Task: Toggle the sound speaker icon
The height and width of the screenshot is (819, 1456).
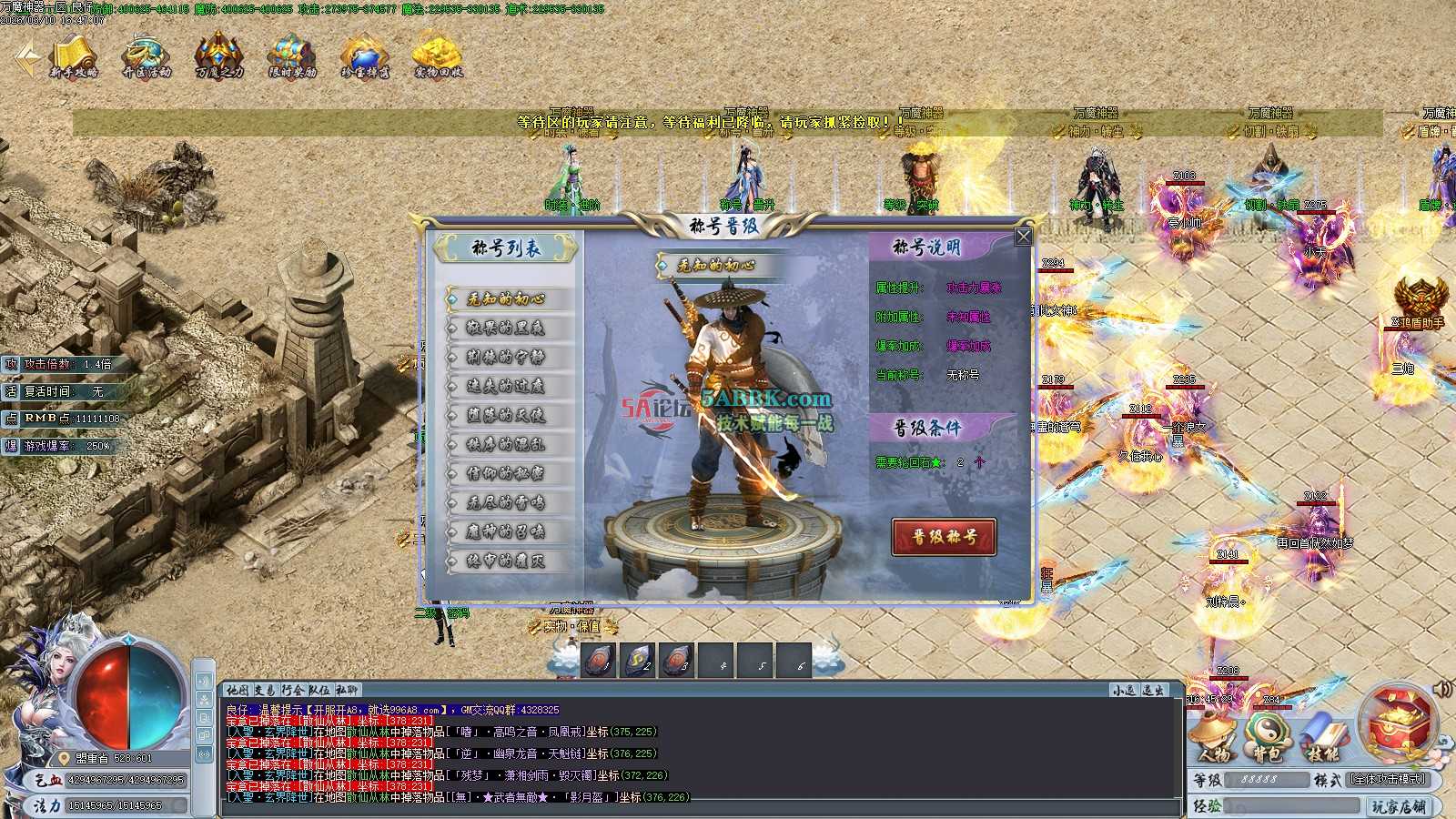Action: pyautogui.click(x=1442, y=689)
